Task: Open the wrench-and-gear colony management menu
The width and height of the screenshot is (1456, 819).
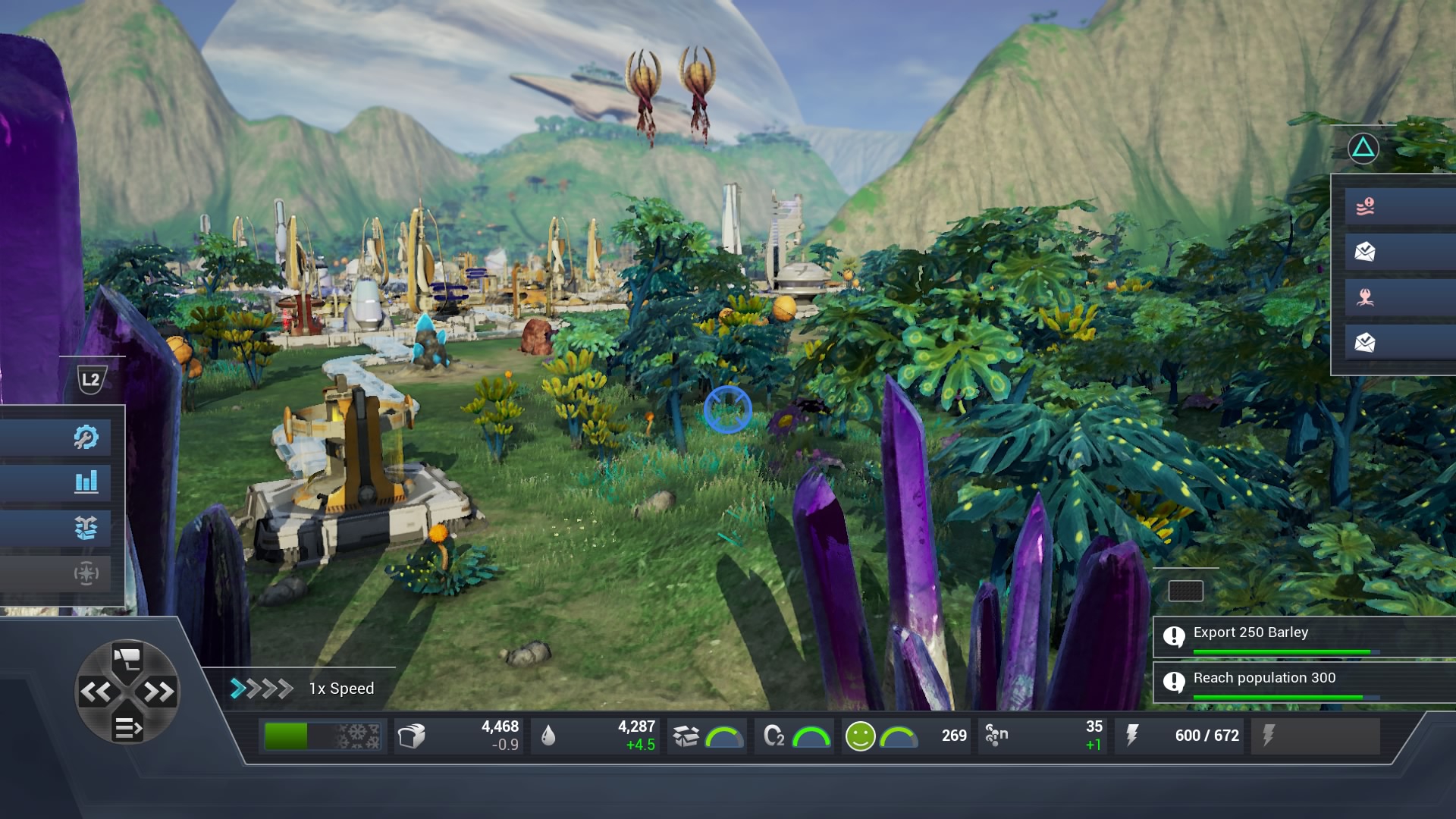Action: coord(86,438)
